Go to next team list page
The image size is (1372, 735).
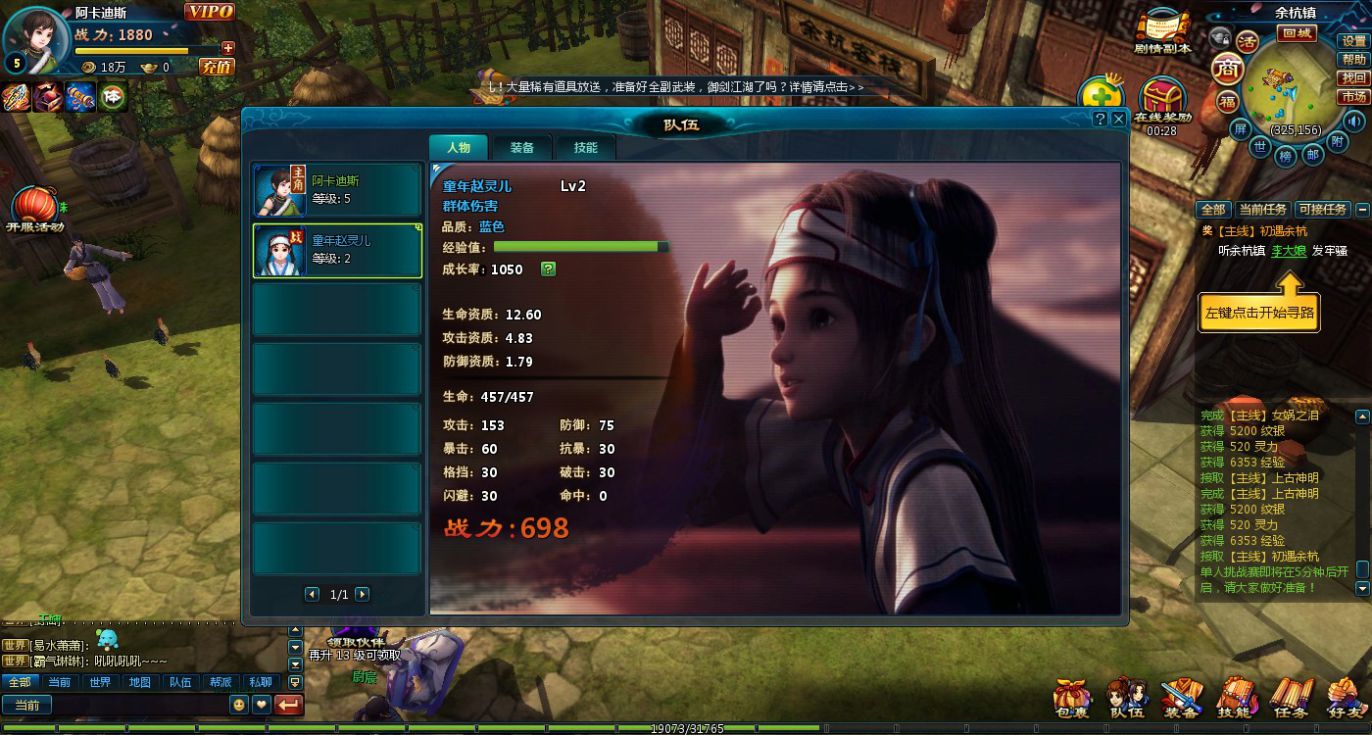362,594
